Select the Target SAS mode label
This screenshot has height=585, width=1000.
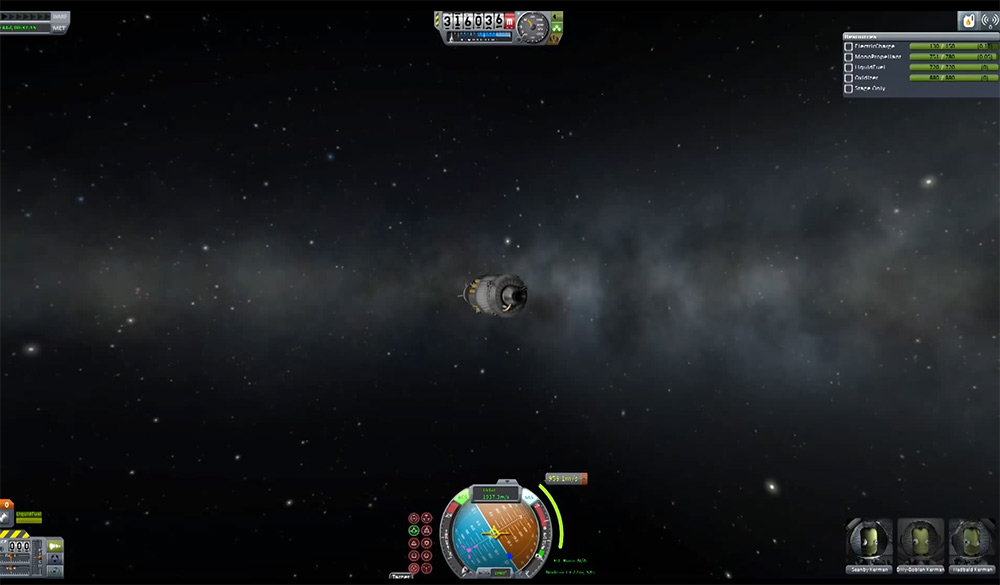click(401, 577)
